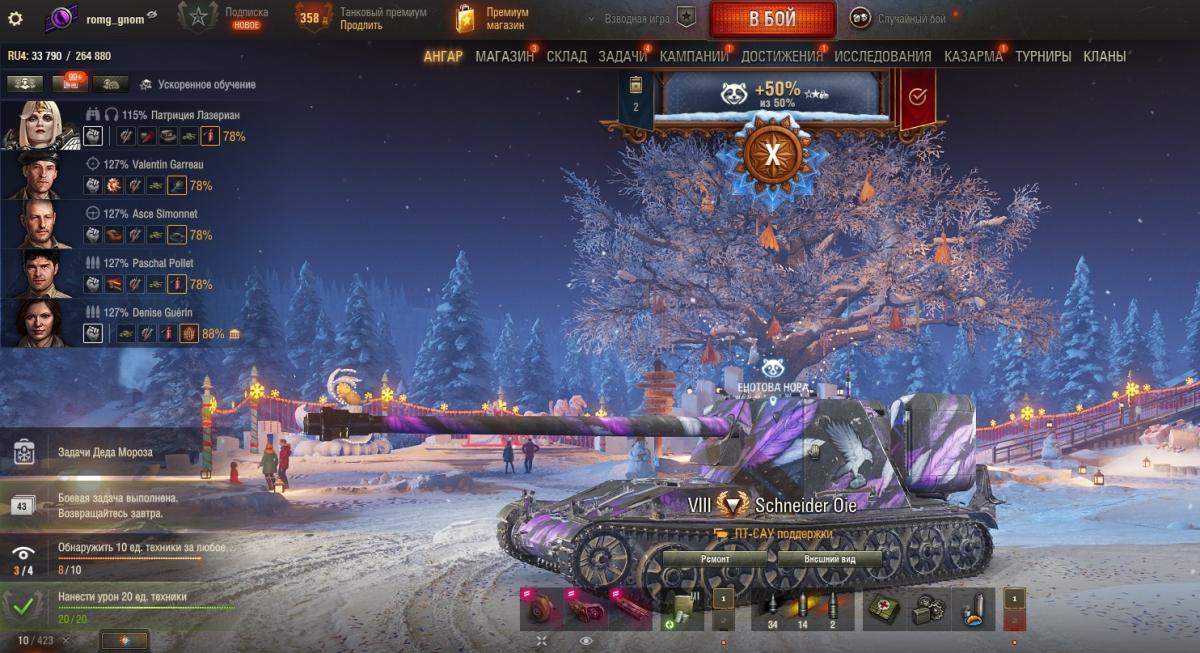Open the КАМПАНИИ tab

tap(693, 57)
